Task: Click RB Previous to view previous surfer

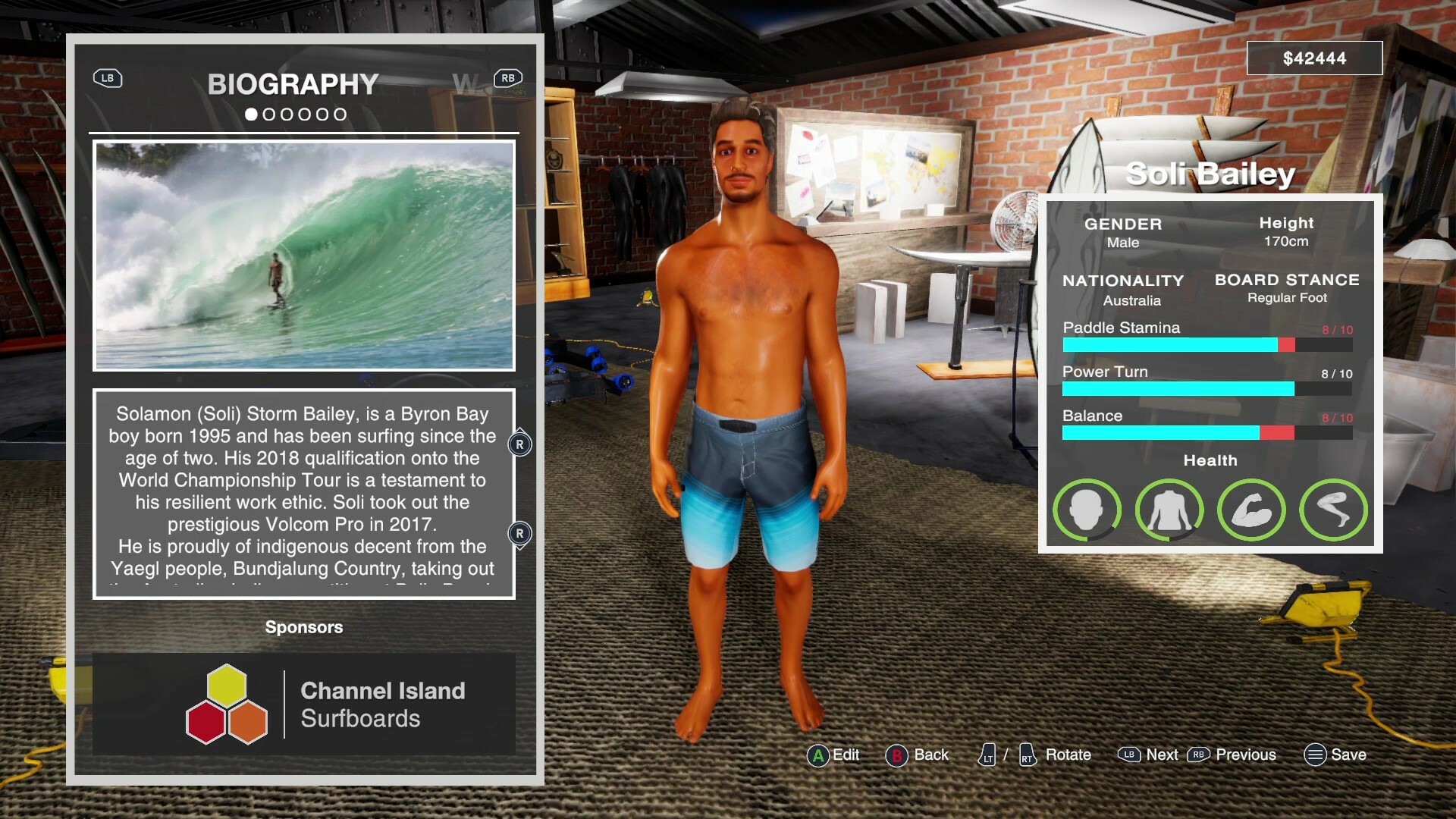Action: click(1199, 755)
